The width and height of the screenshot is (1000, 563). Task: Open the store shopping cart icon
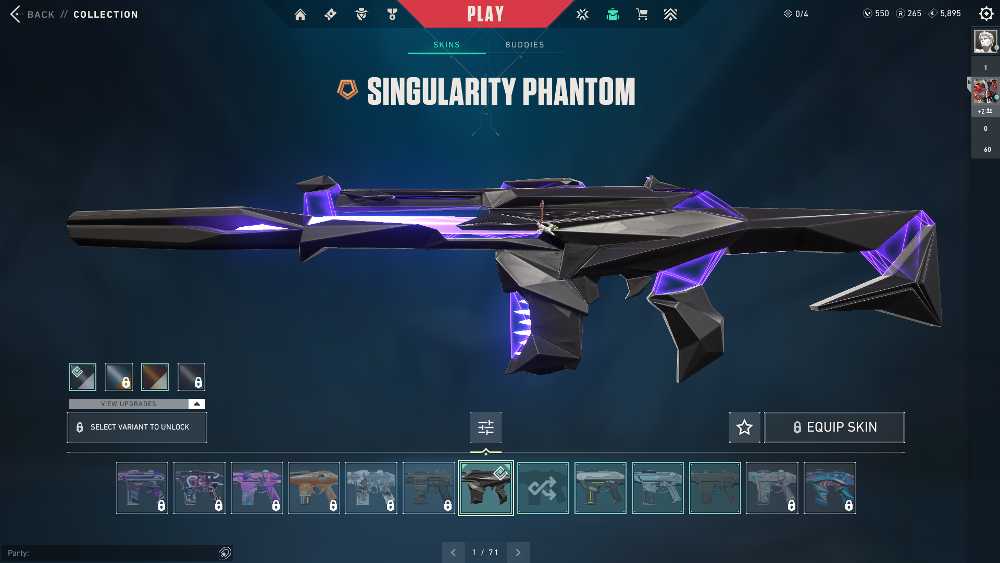tap(642, 14)
